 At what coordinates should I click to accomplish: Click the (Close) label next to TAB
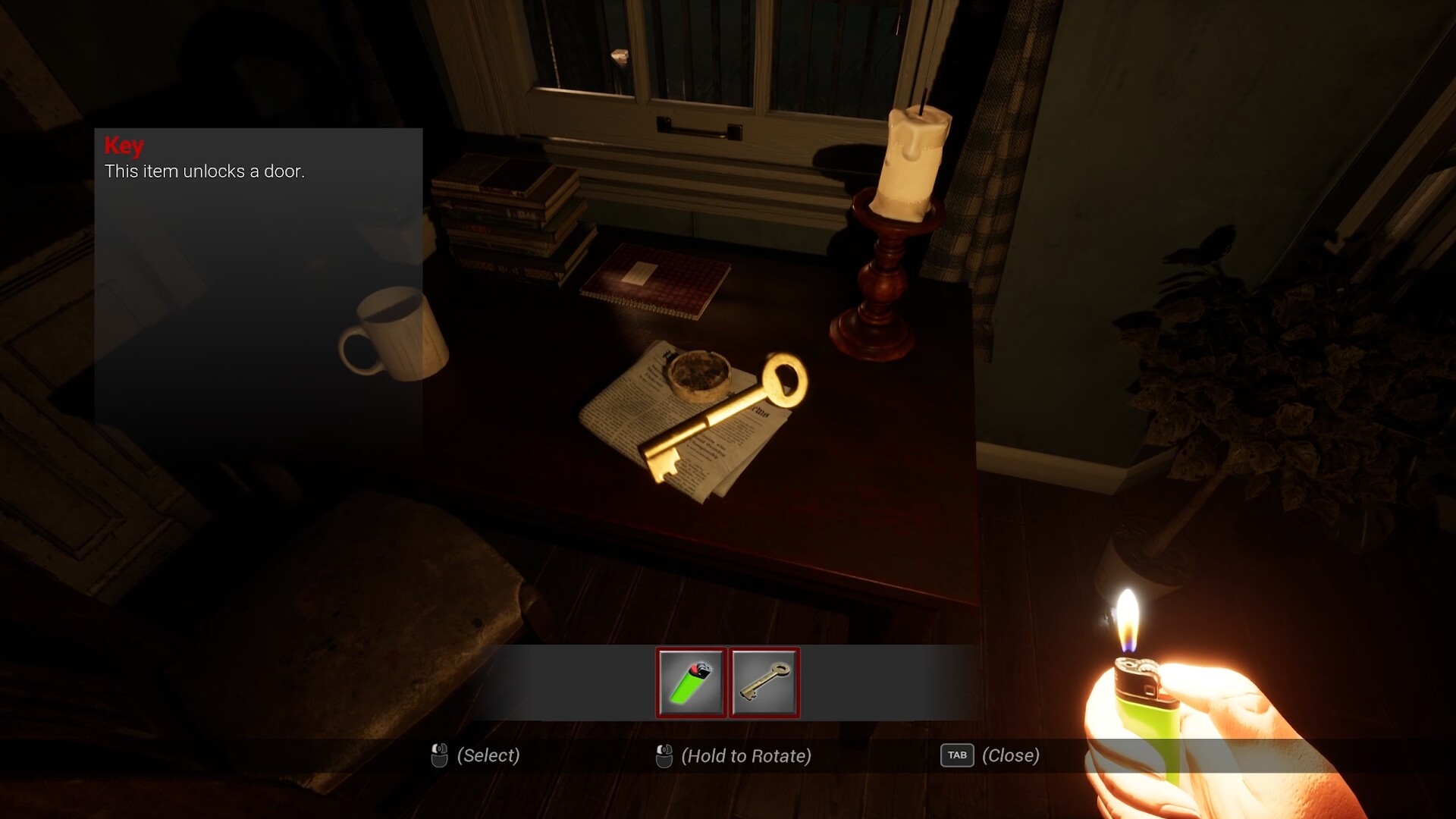click(1010, 755)
